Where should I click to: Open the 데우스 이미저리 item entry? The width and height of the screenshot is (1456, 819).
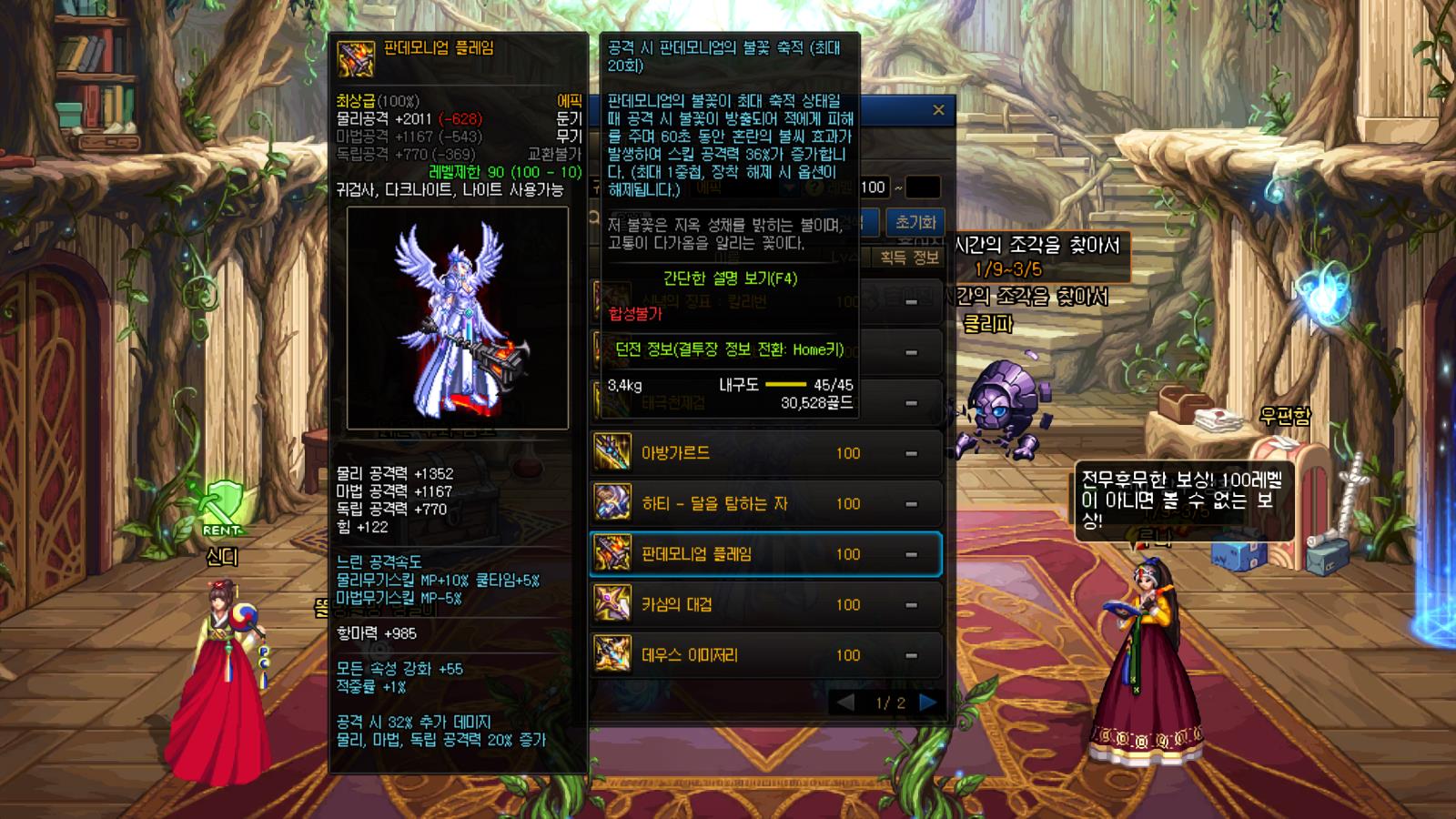(x=764, y=655)
